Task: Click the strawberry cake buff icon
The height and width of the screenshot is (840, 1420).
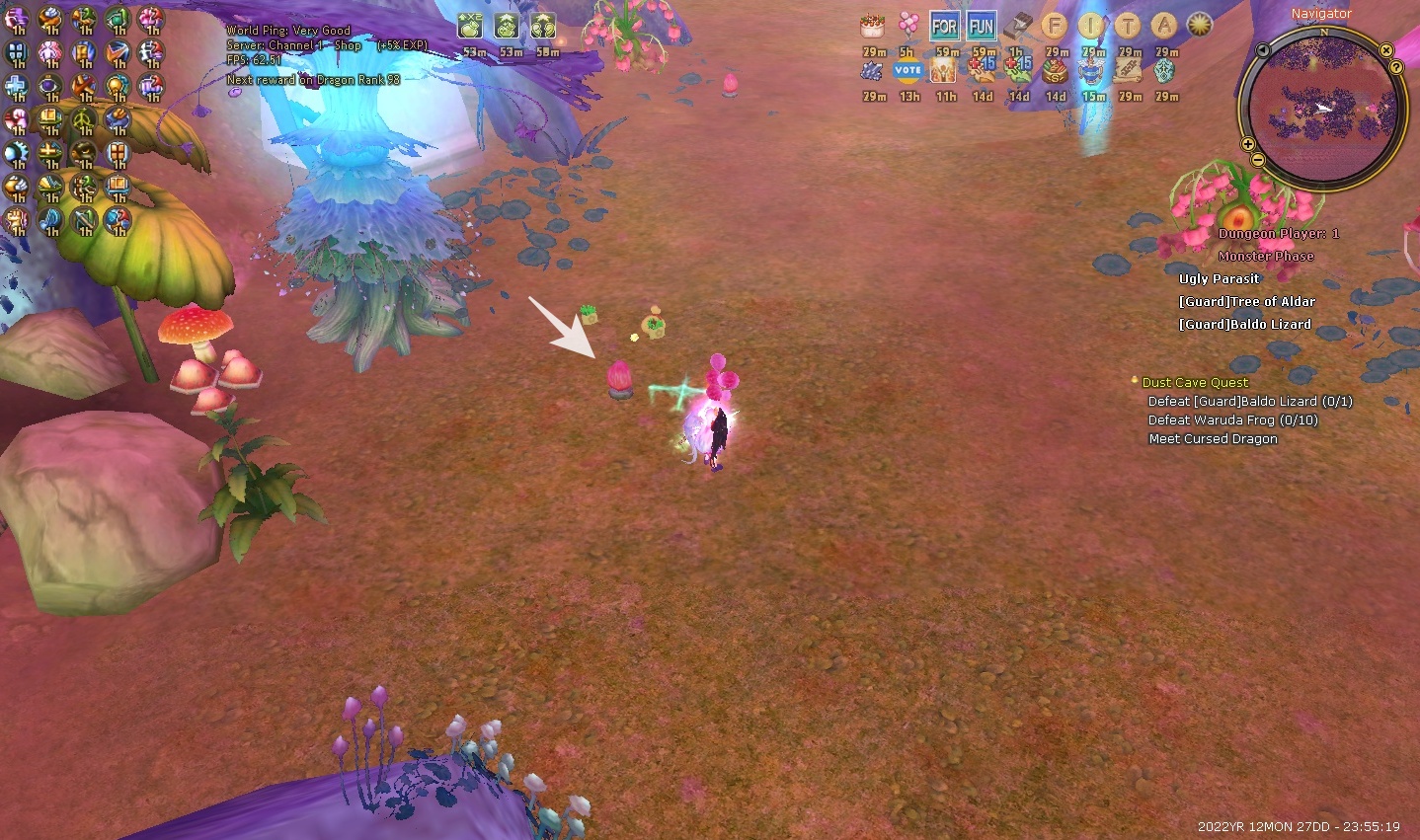Action: [x=872, y=27]
